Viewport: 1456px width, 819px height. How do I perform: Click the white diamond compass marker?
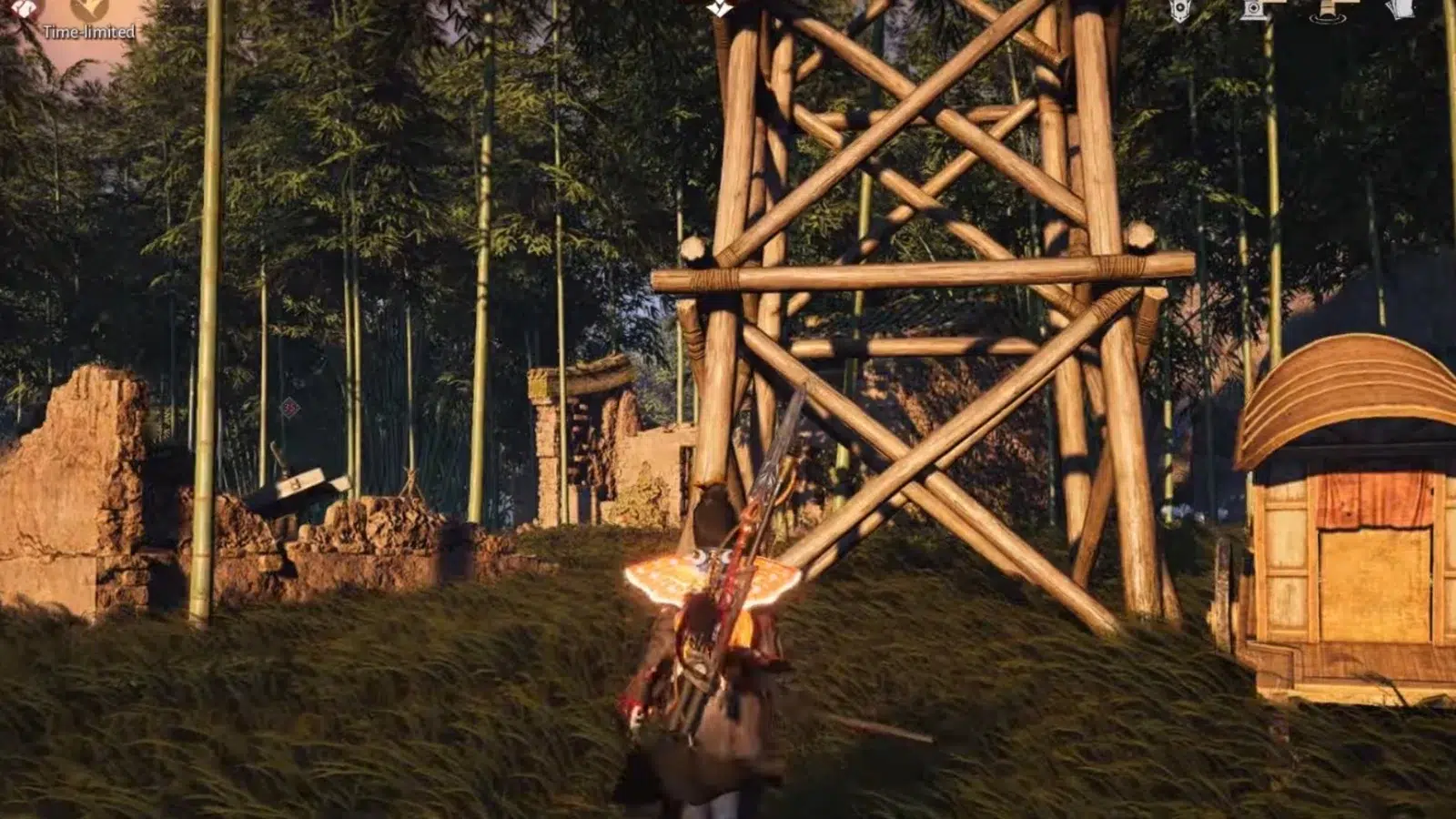tap(720, 7)
